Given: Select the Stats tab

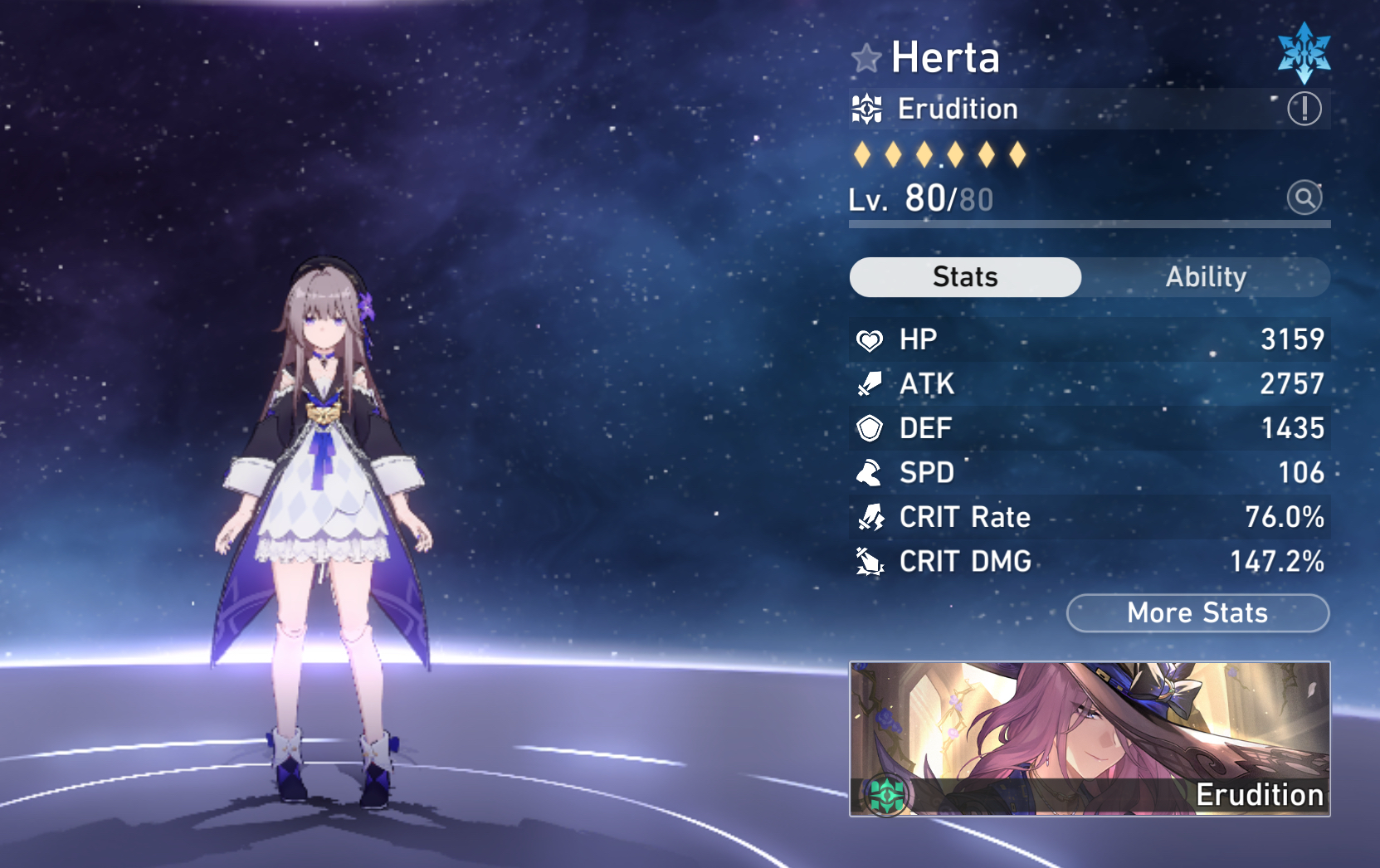Looking at the screenshot, I should point(965,277).
